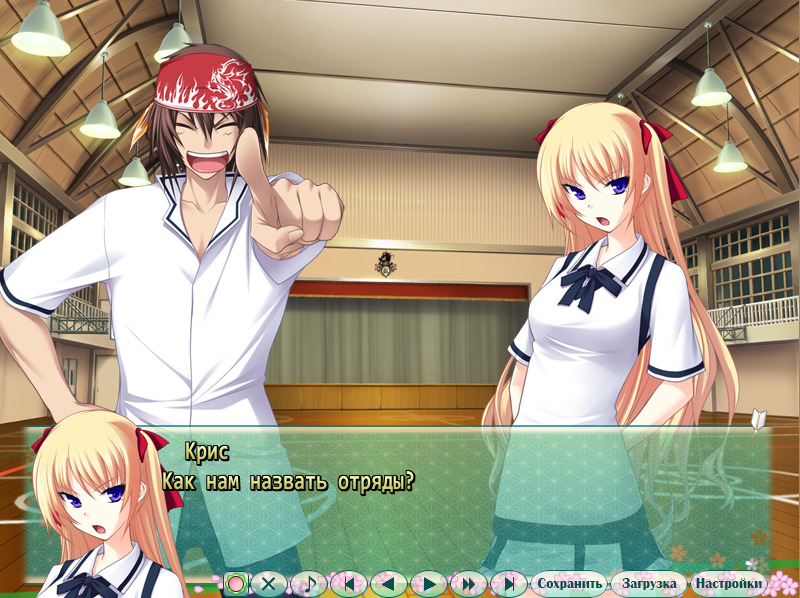Screen dimensions: 800x598
Task: Go back one line with left arrow
Action: click(x=389, y=583)
